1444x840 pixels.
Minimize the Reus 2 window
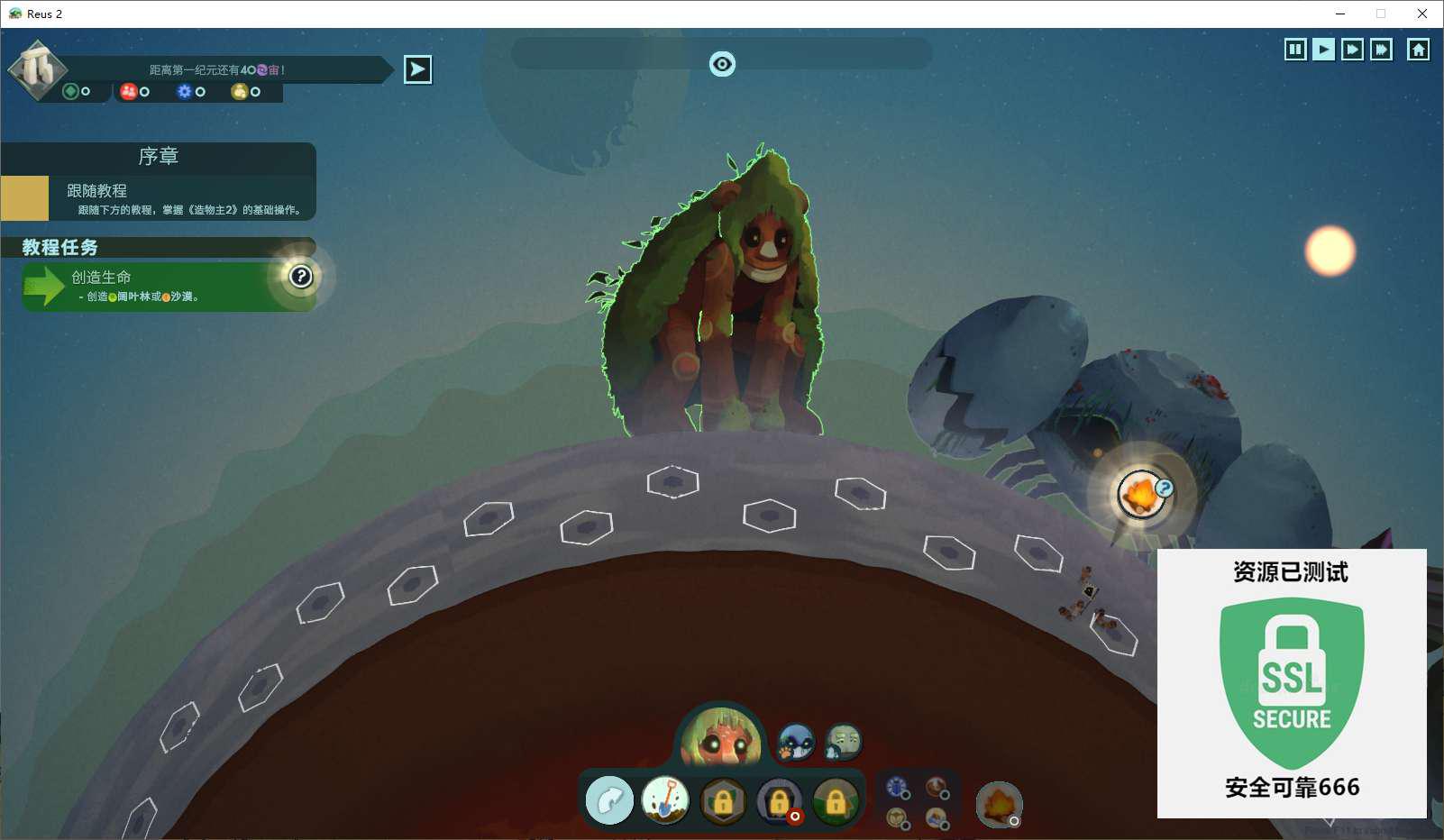tap(1340, 14)
